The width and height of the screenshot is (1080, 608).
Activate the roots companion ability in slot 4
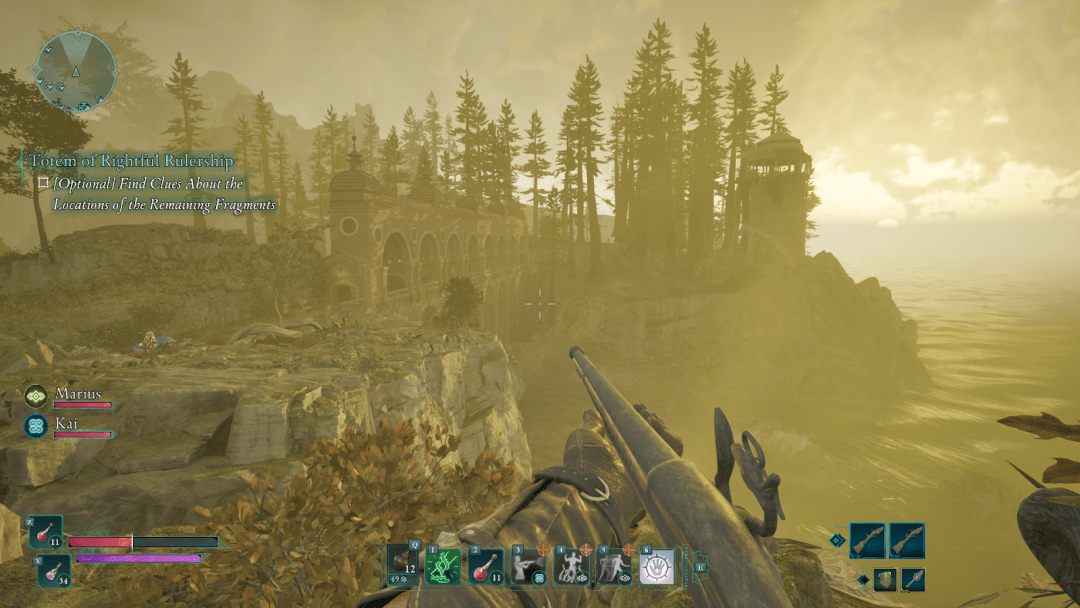coord(570,567)
